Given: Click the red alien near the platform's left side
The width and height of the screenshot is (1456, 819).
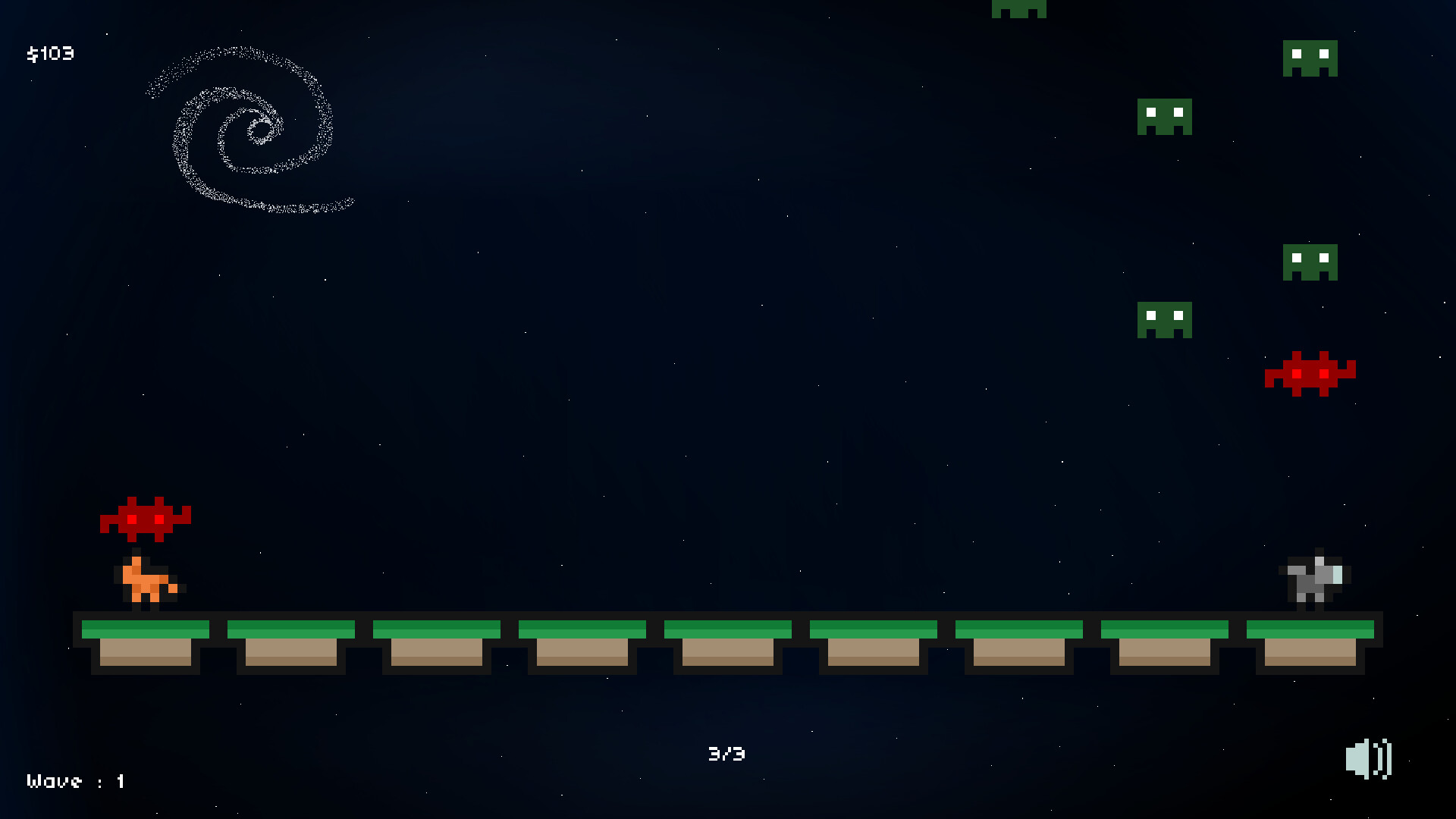Looking at the screenshot, I should click(x=146, y=518).
